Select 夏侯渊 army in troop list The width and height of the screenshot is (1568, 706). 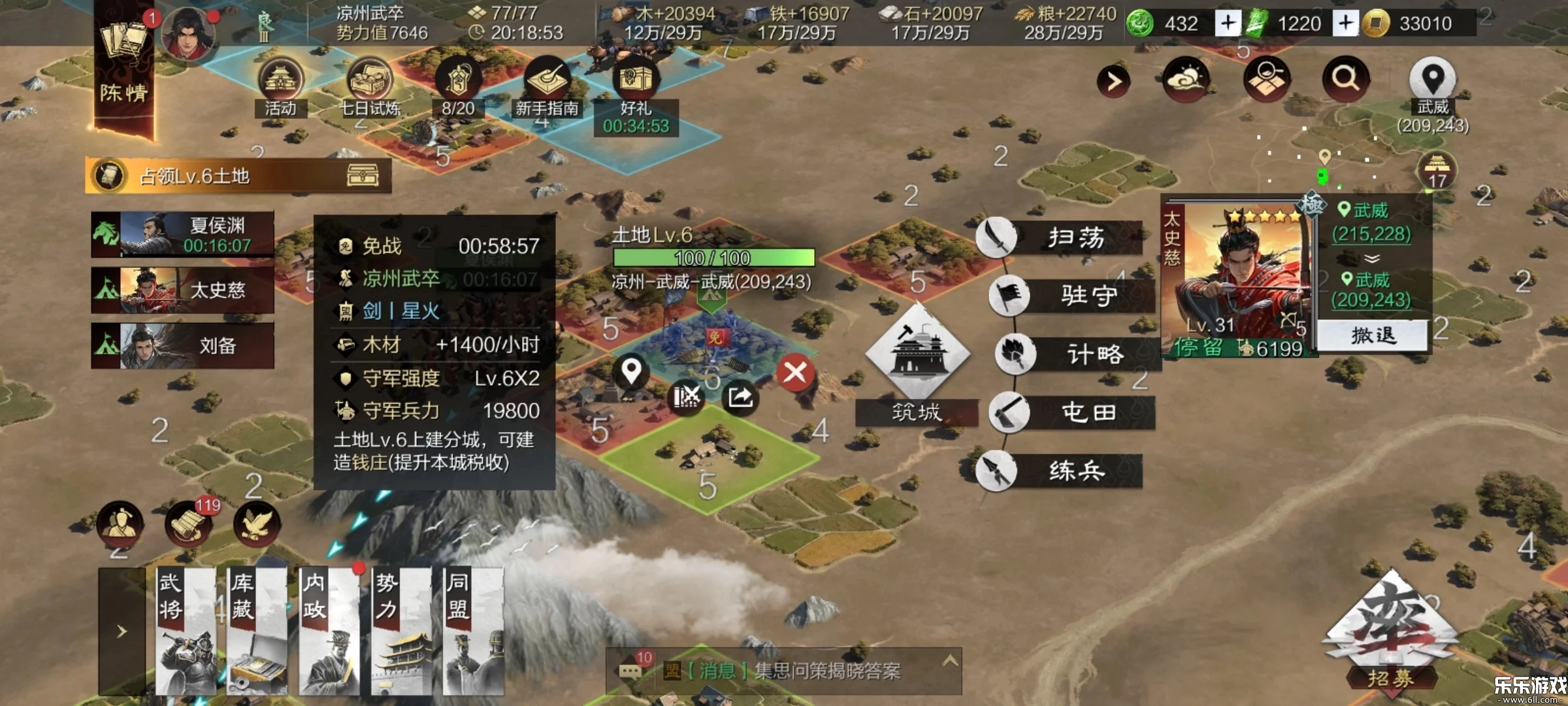click(183, 235)
